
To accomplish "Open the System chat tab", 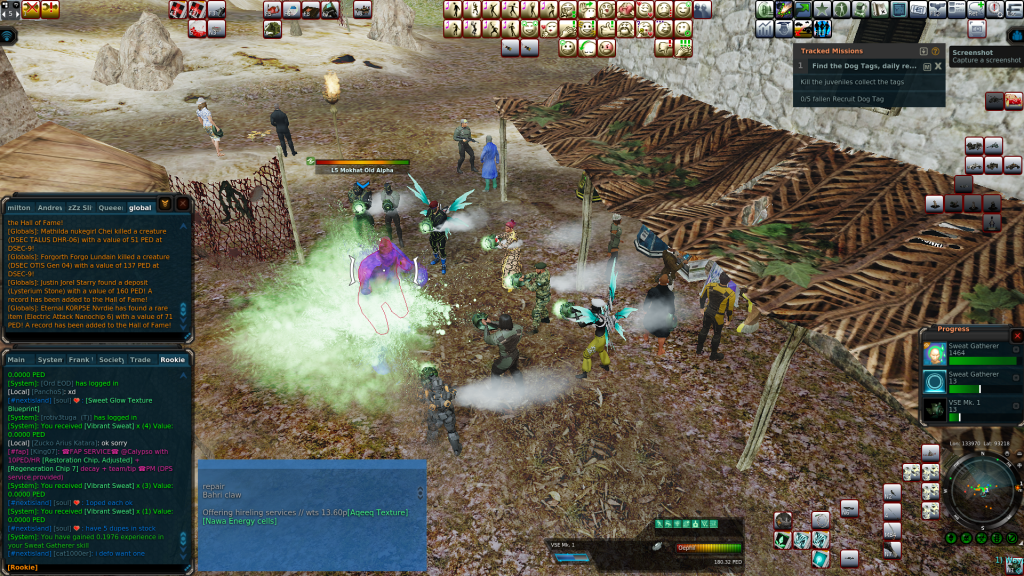I will (x=49, y=359).
